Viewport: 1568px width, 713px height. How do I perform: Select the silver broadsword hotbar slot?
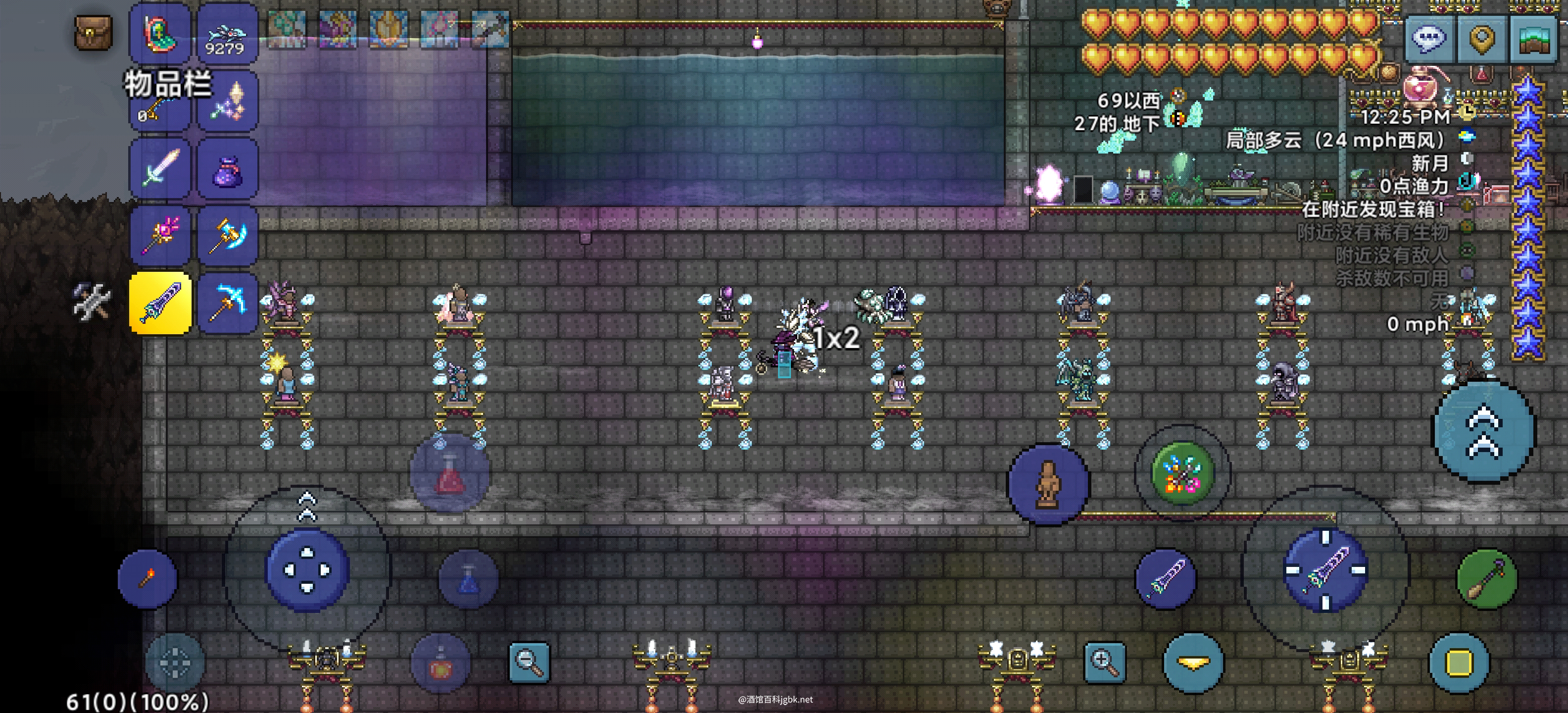pyautogui.click(x=161, y=168)
